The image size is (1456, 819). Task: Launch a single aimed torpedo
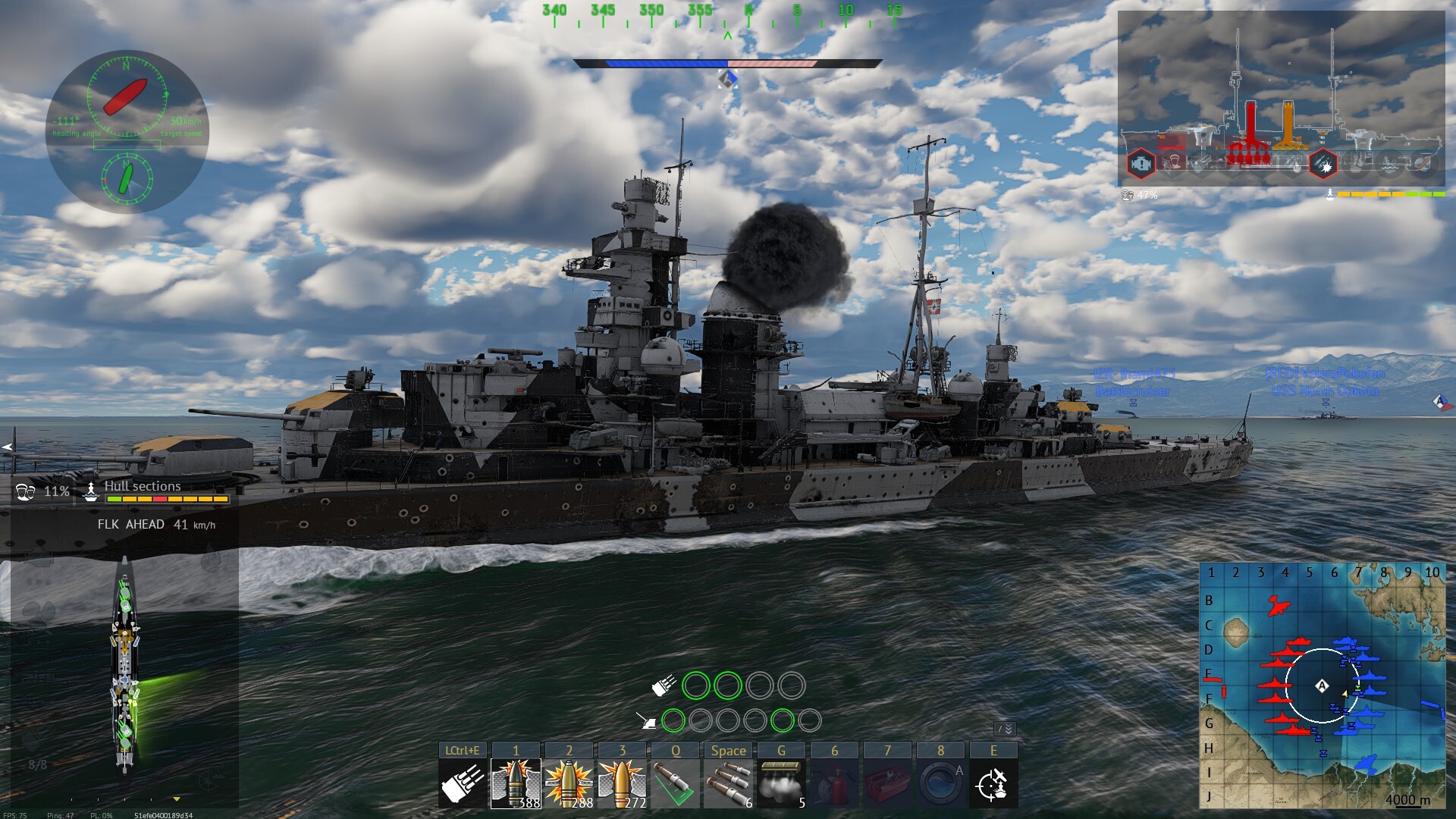coord(675,783)
